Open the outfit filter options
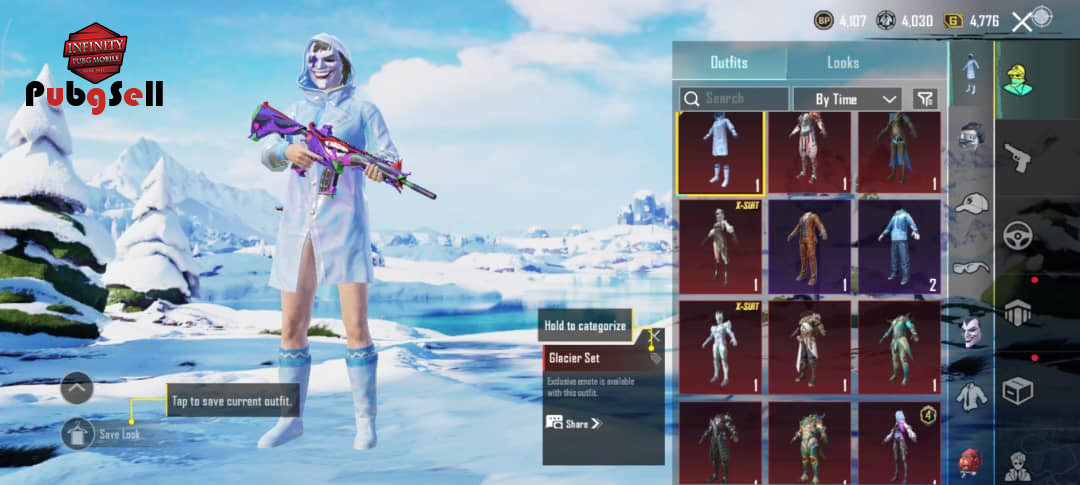Screen dimensions: 1080x485 pos(926,99)
